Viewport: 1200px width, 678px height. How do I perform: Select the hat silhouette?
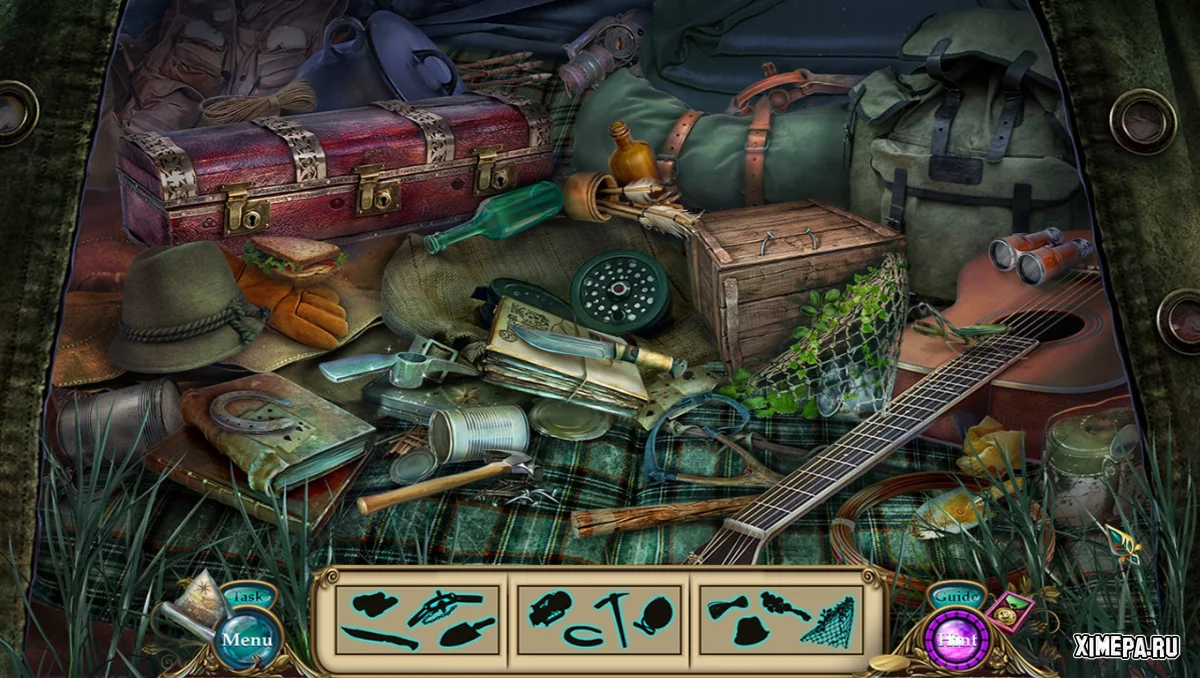coord(750,631)
